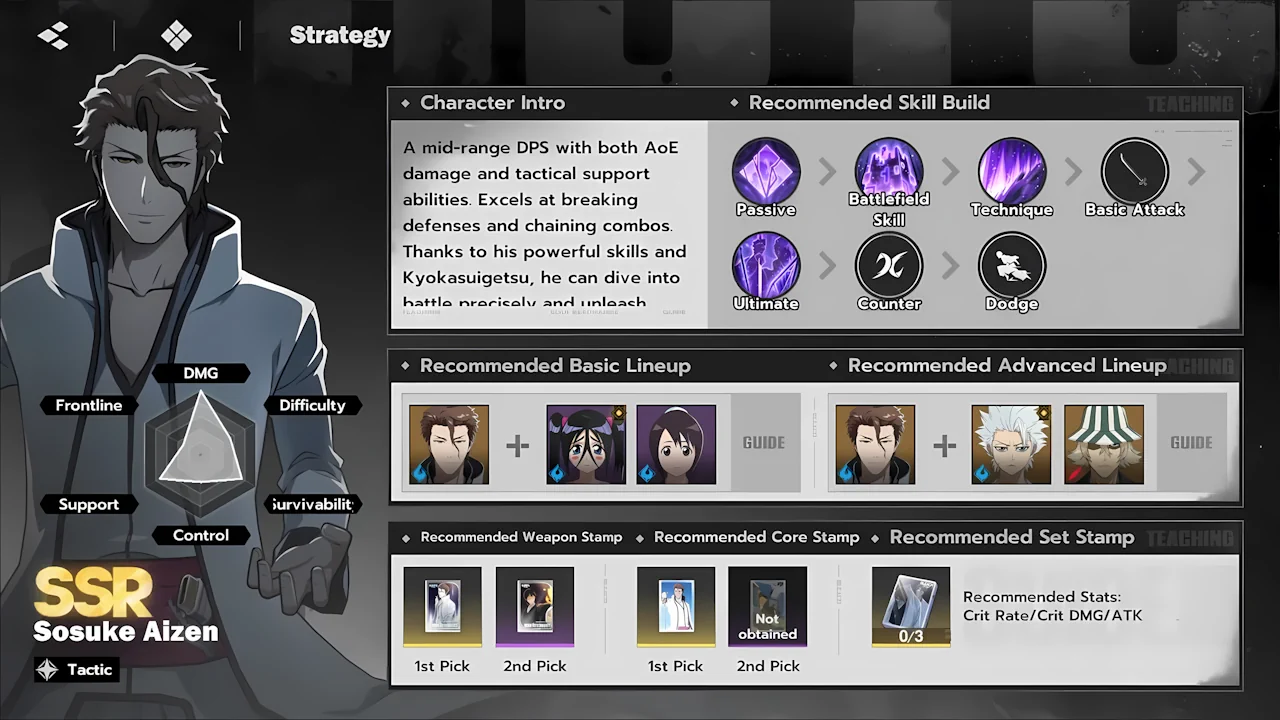Open the Recommended Basic Lineup GUIDE
The image size is (1280, 720).
764,442
